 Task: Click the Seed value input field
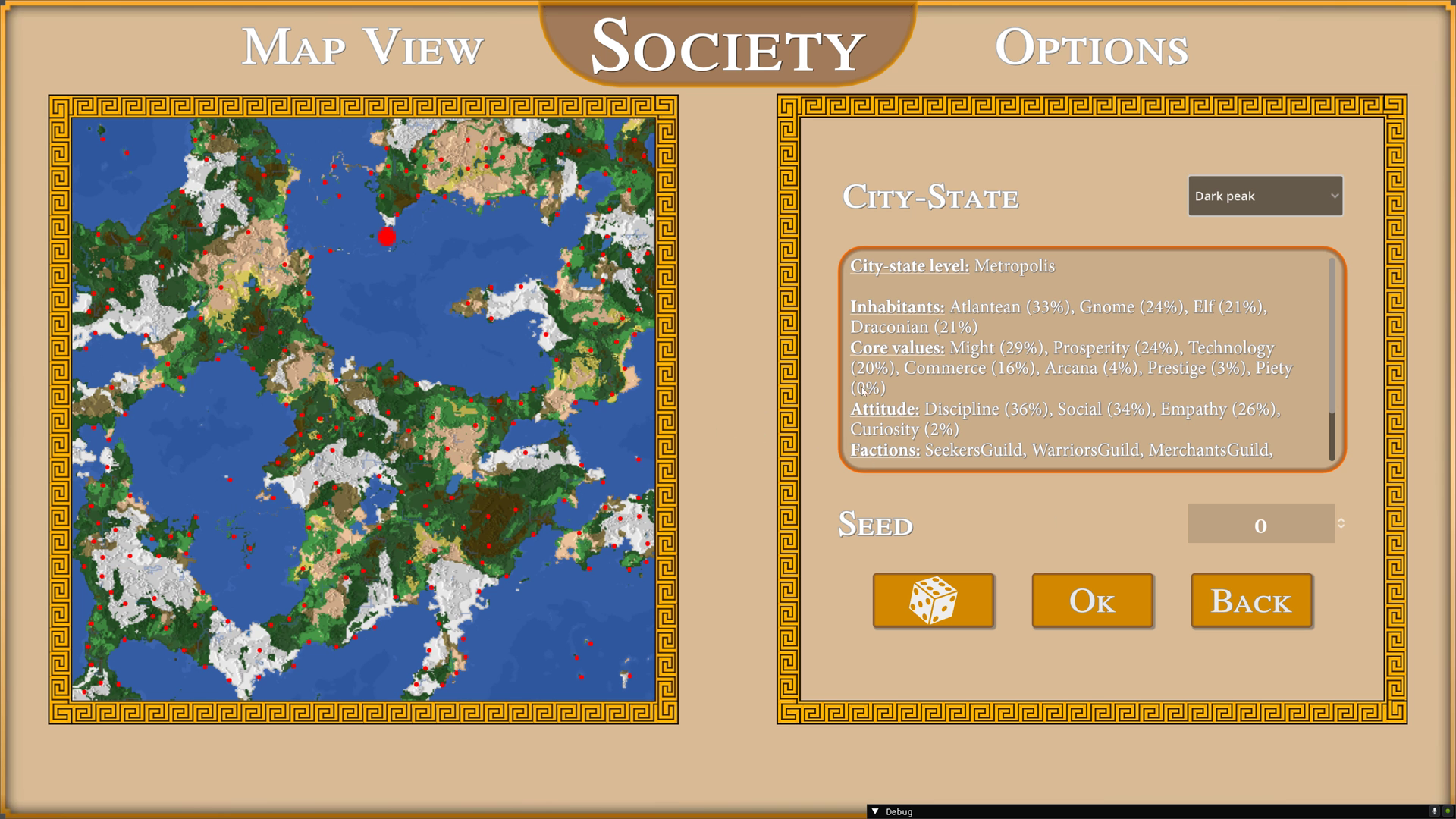click(1261, 524)
